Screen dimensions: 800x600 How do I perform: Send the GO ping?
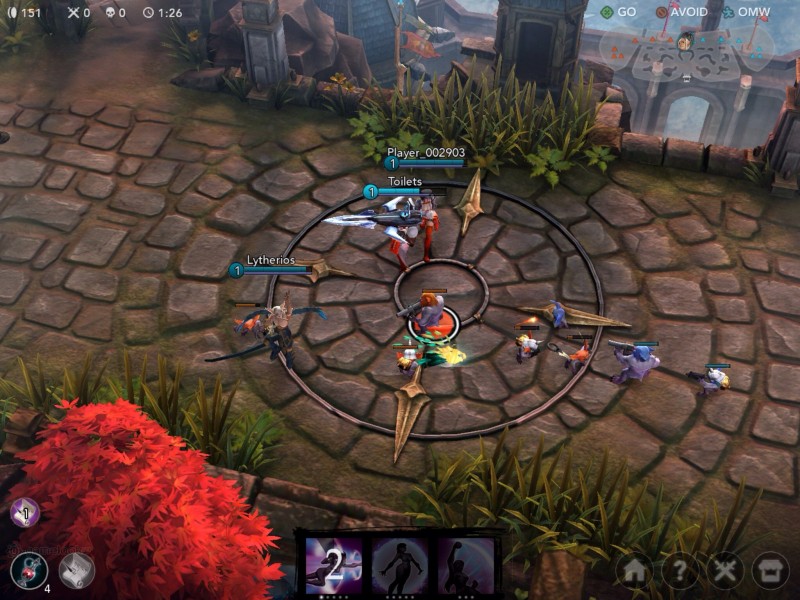click(618, 12)
